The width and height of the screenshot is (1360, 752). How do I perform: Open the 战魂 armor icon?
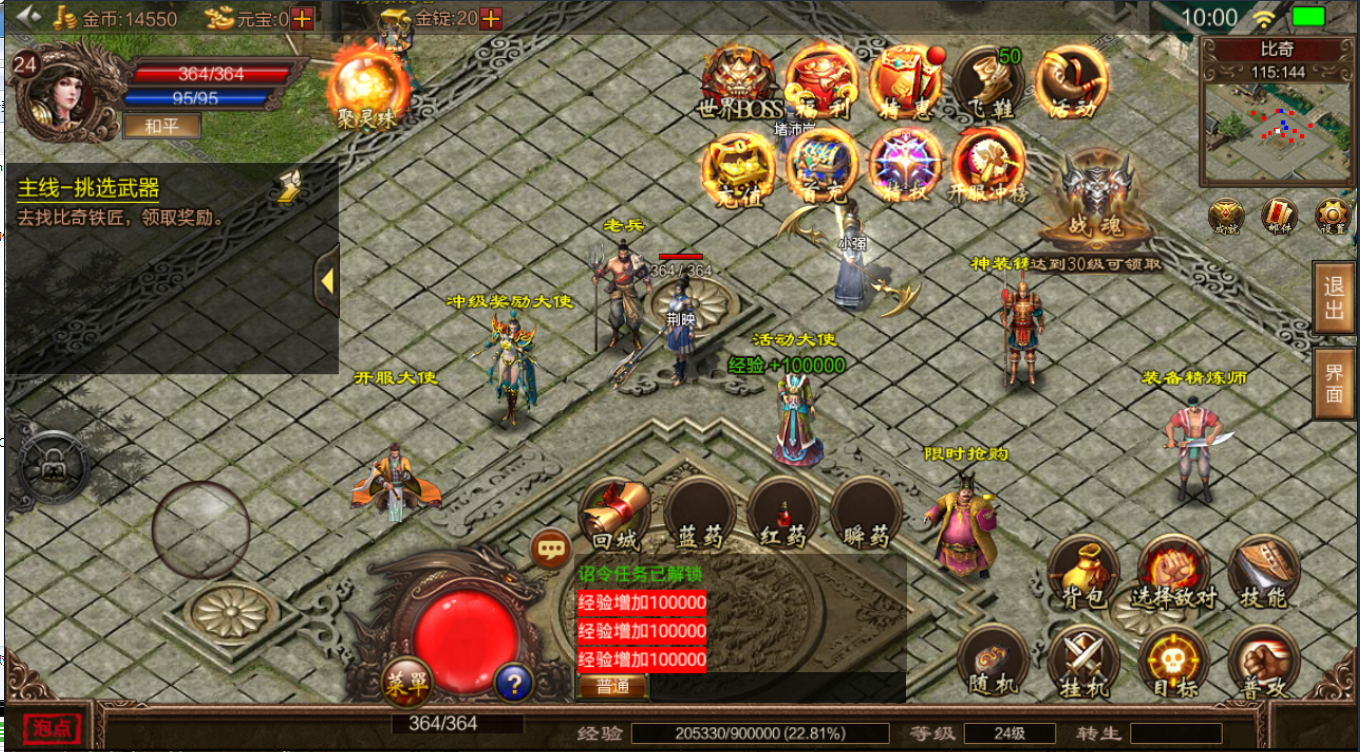[x=1088, y=200]
